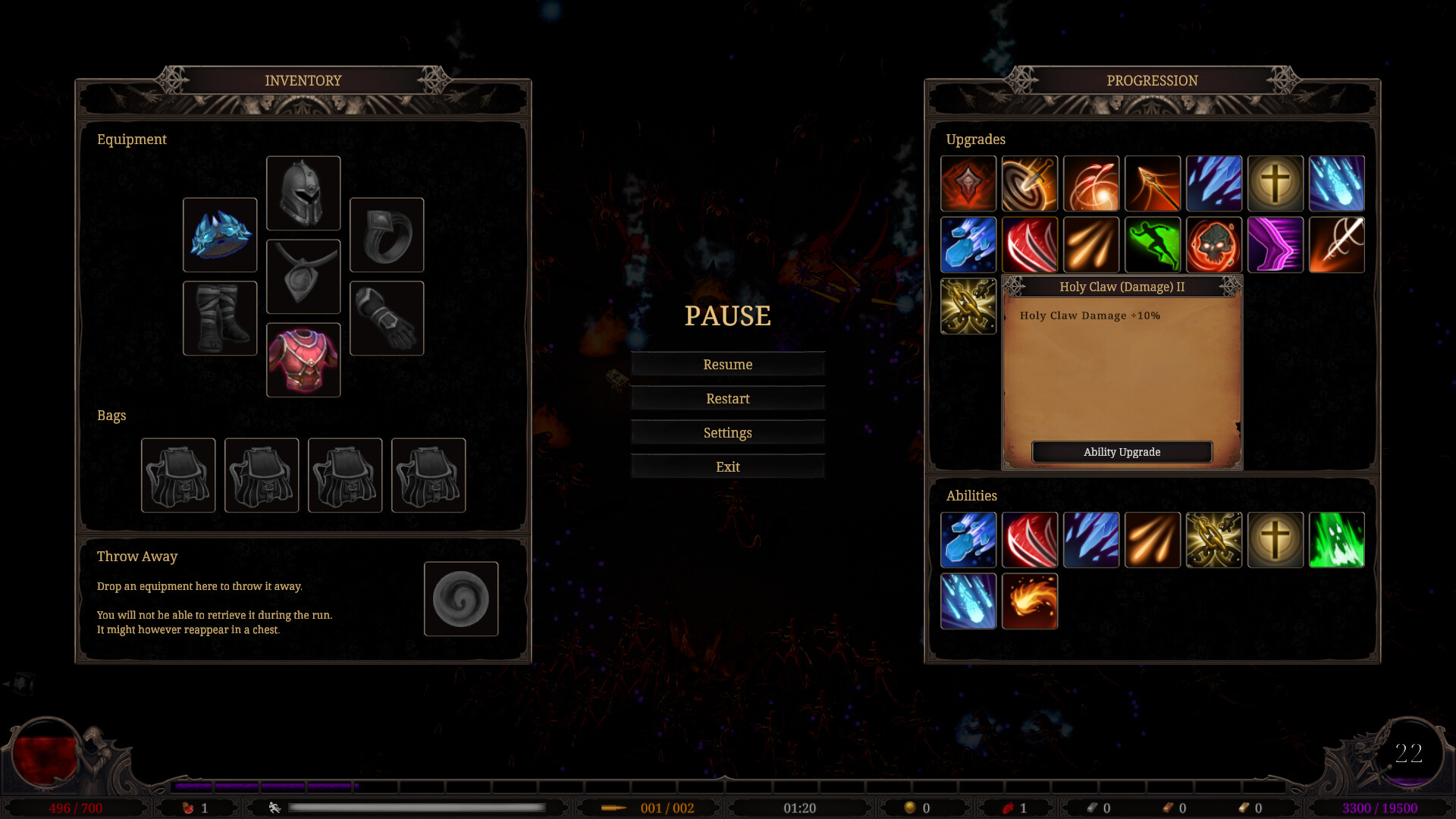1456x819 pixels.
Task: Select the red skull upgrade icon
Action: pyautogui.click(x=1214, y=245)
